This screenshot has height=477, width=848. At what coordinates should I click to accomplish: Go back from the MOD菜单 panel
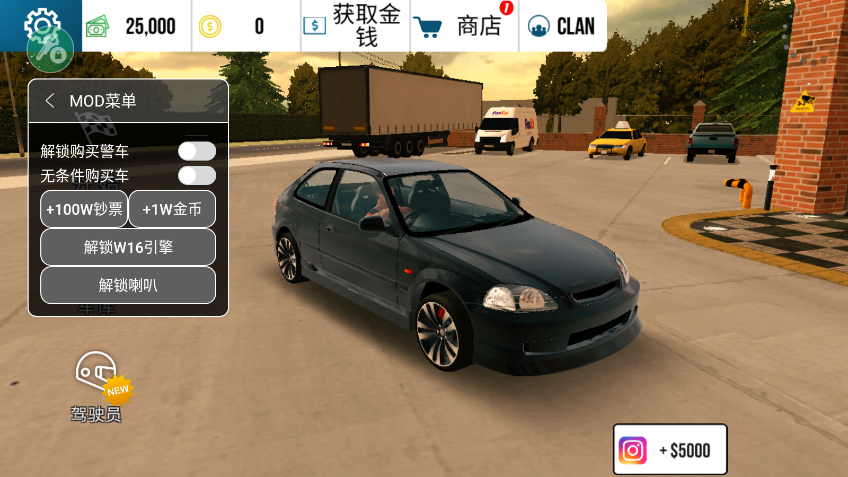[x=50, y=101]
